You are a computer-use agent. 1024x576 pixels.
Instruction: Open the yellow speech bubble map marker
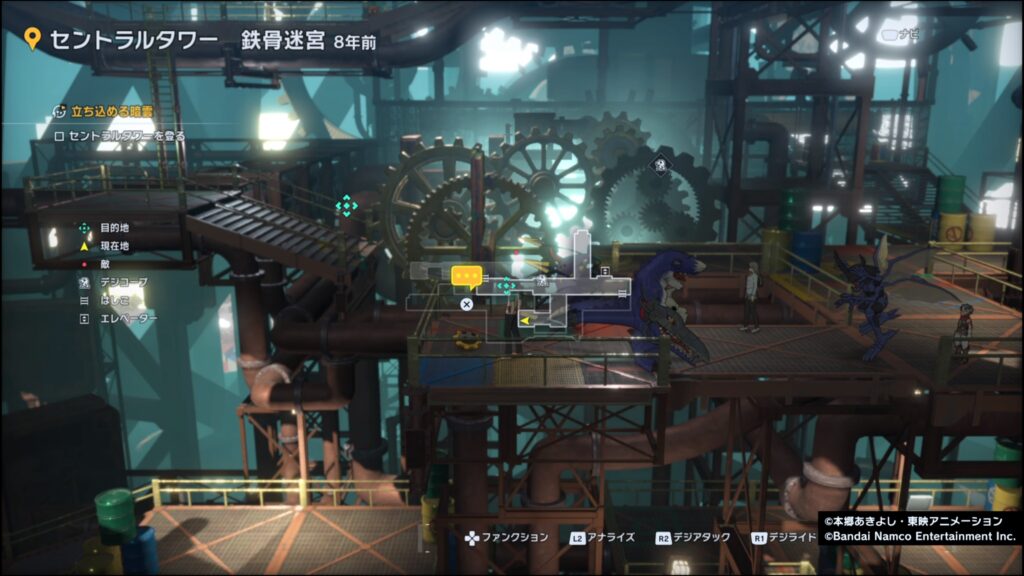coord(466,276)
